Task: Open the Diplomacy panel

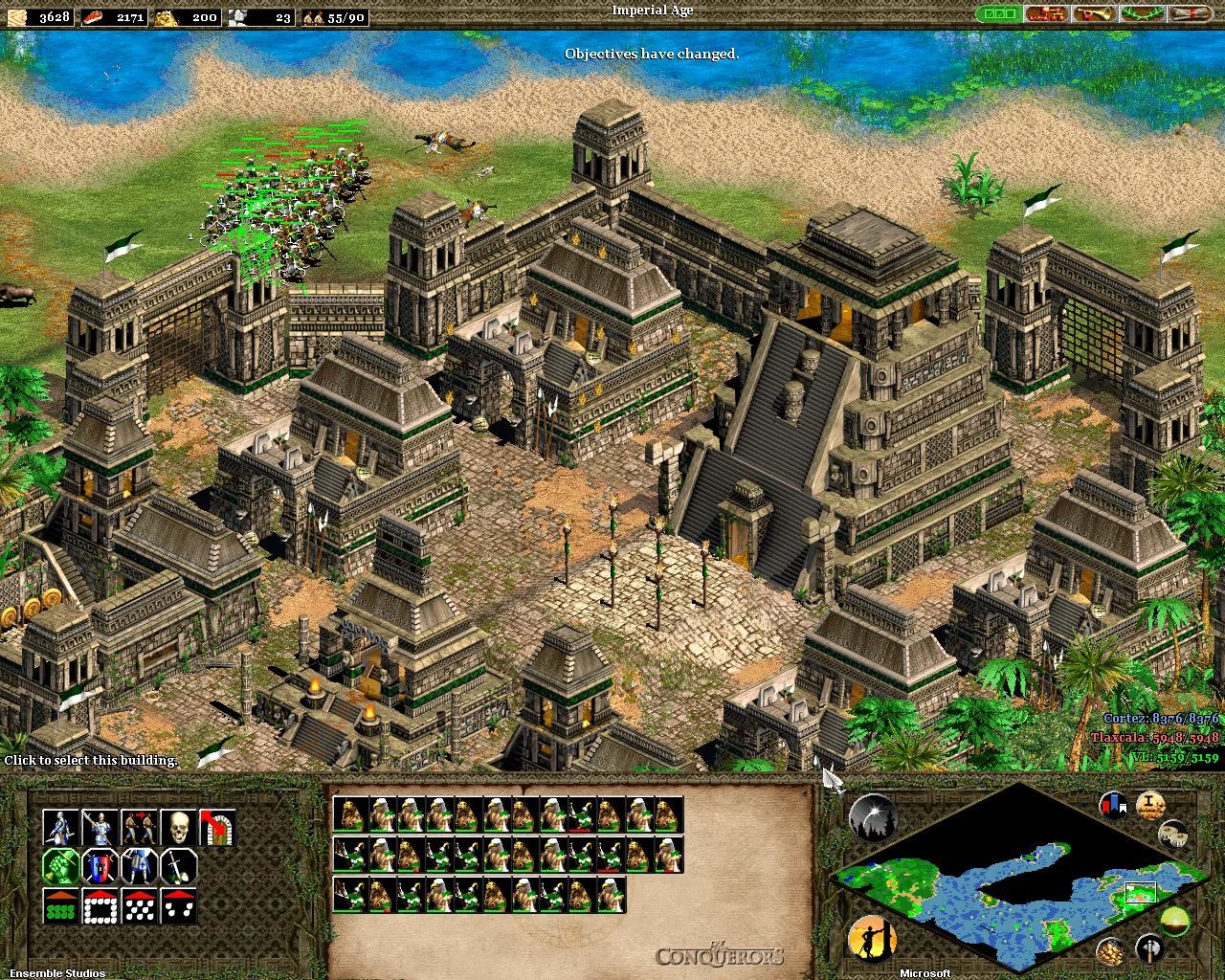Action: pyautogui.click(x=1046, y=13)
